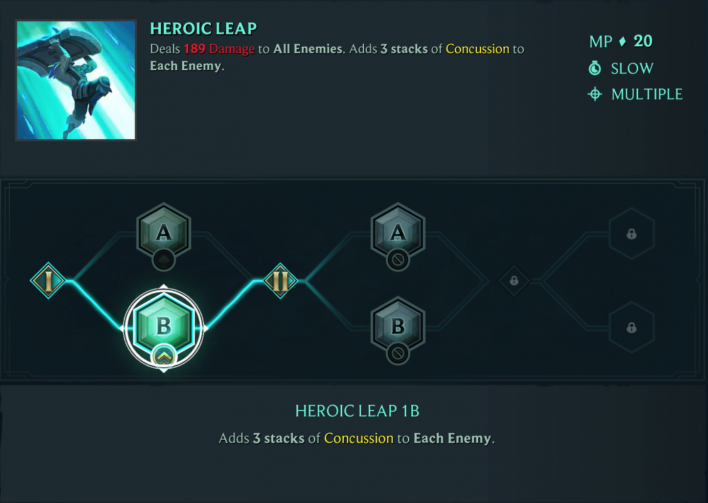Click the locked diamond tier node

click(x=514, y=281)
